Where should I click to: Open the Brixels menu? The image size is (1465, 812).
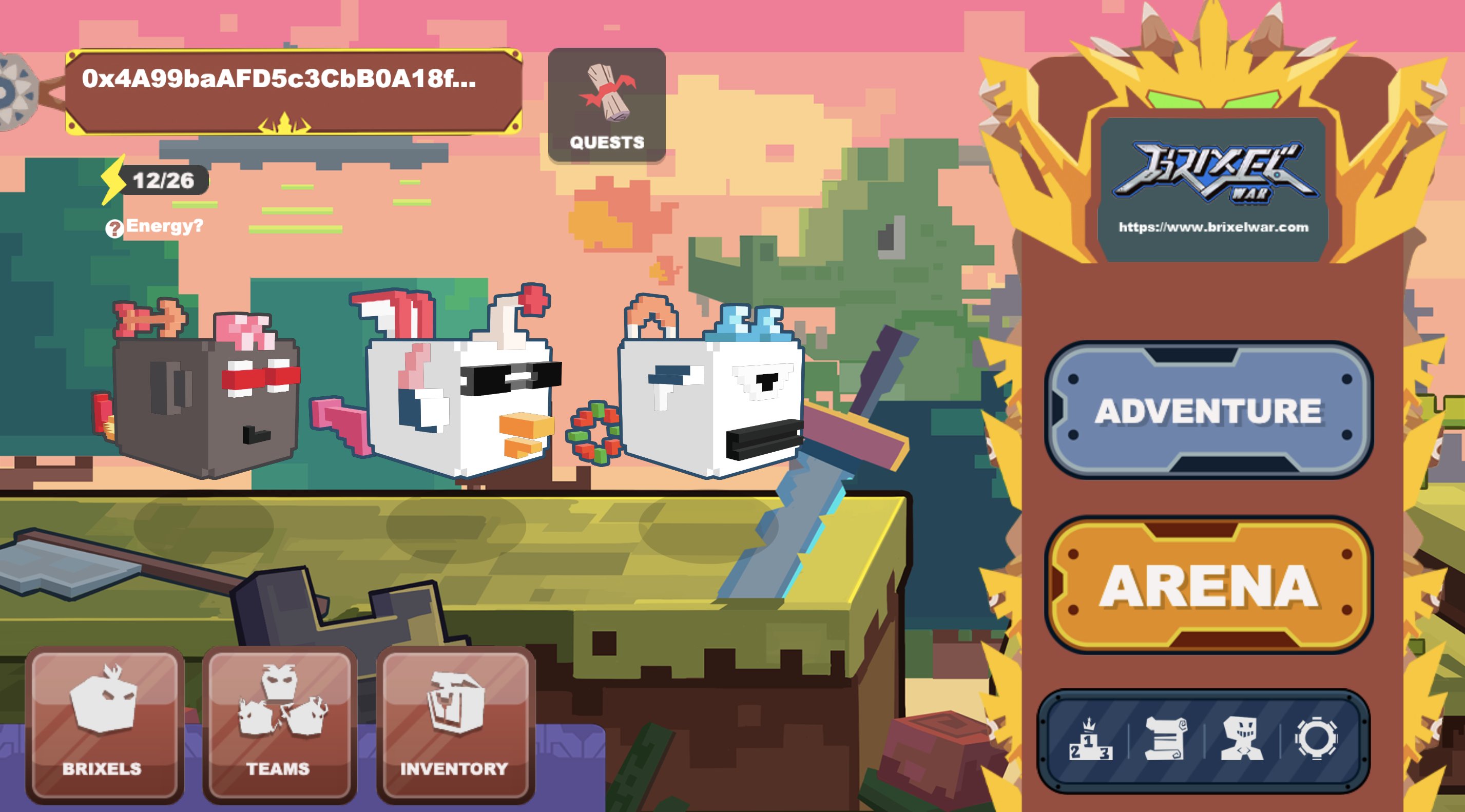pyautogui.click(x=104, y=724)
